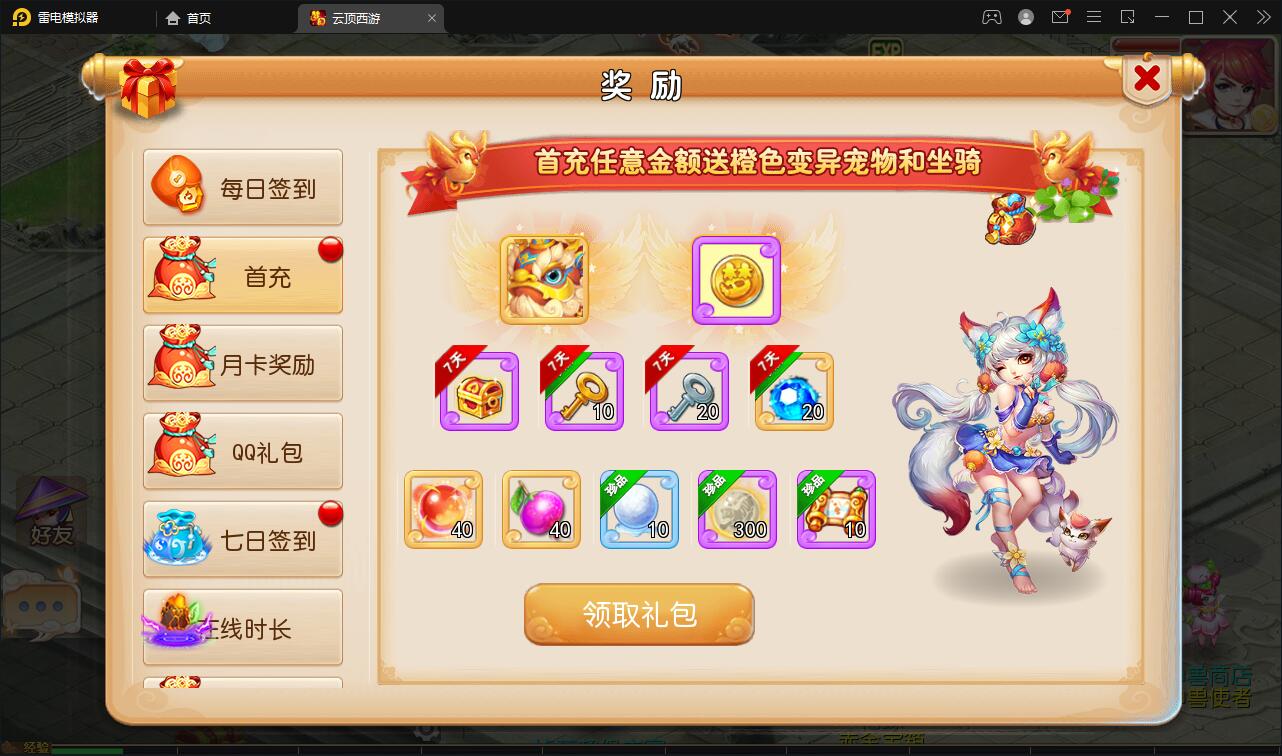
Task: Click the mail icon with red notification dot
Action: coord(1061,17)
